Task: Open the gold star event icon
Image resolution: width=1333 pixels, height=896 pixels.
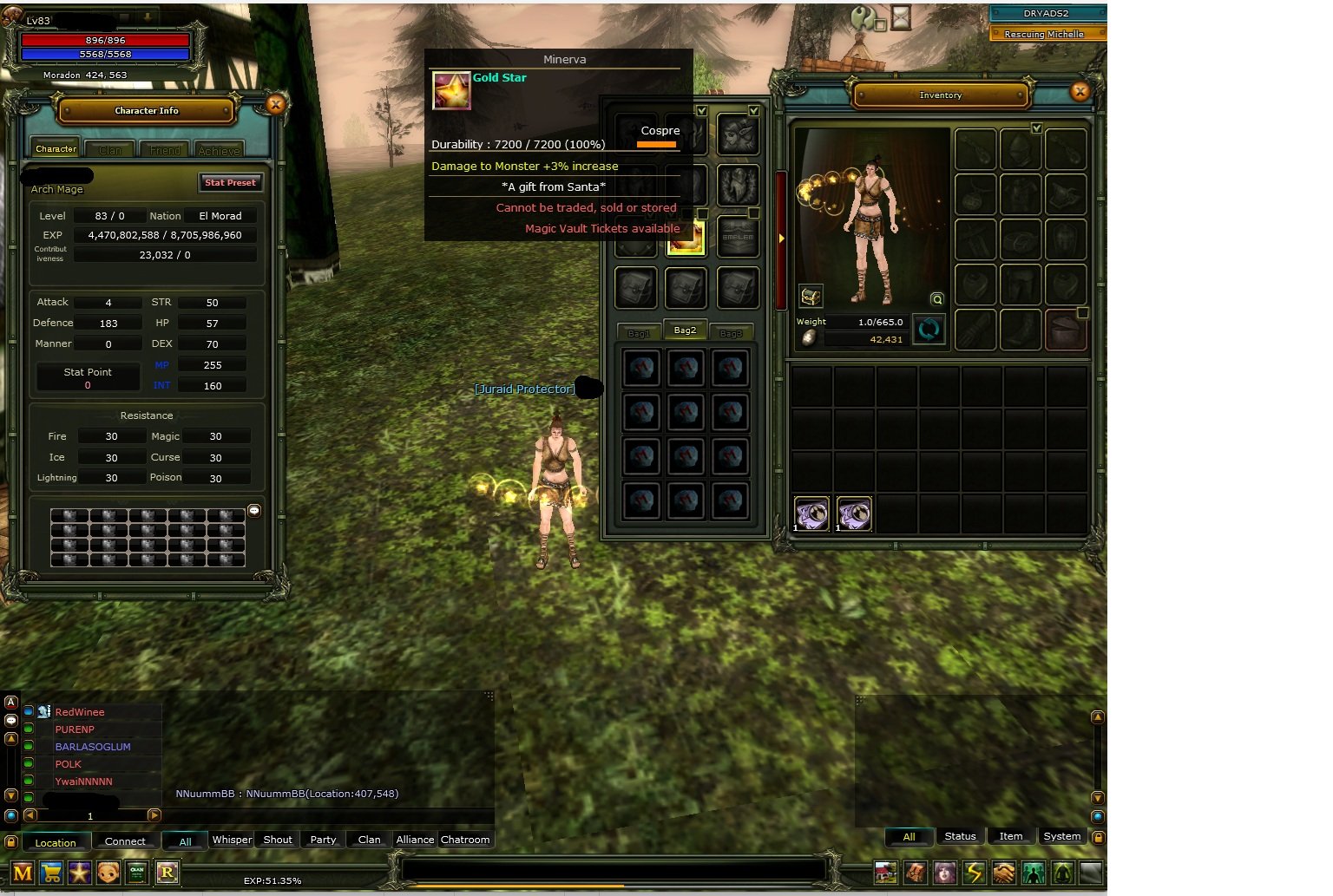Action: 78,873
